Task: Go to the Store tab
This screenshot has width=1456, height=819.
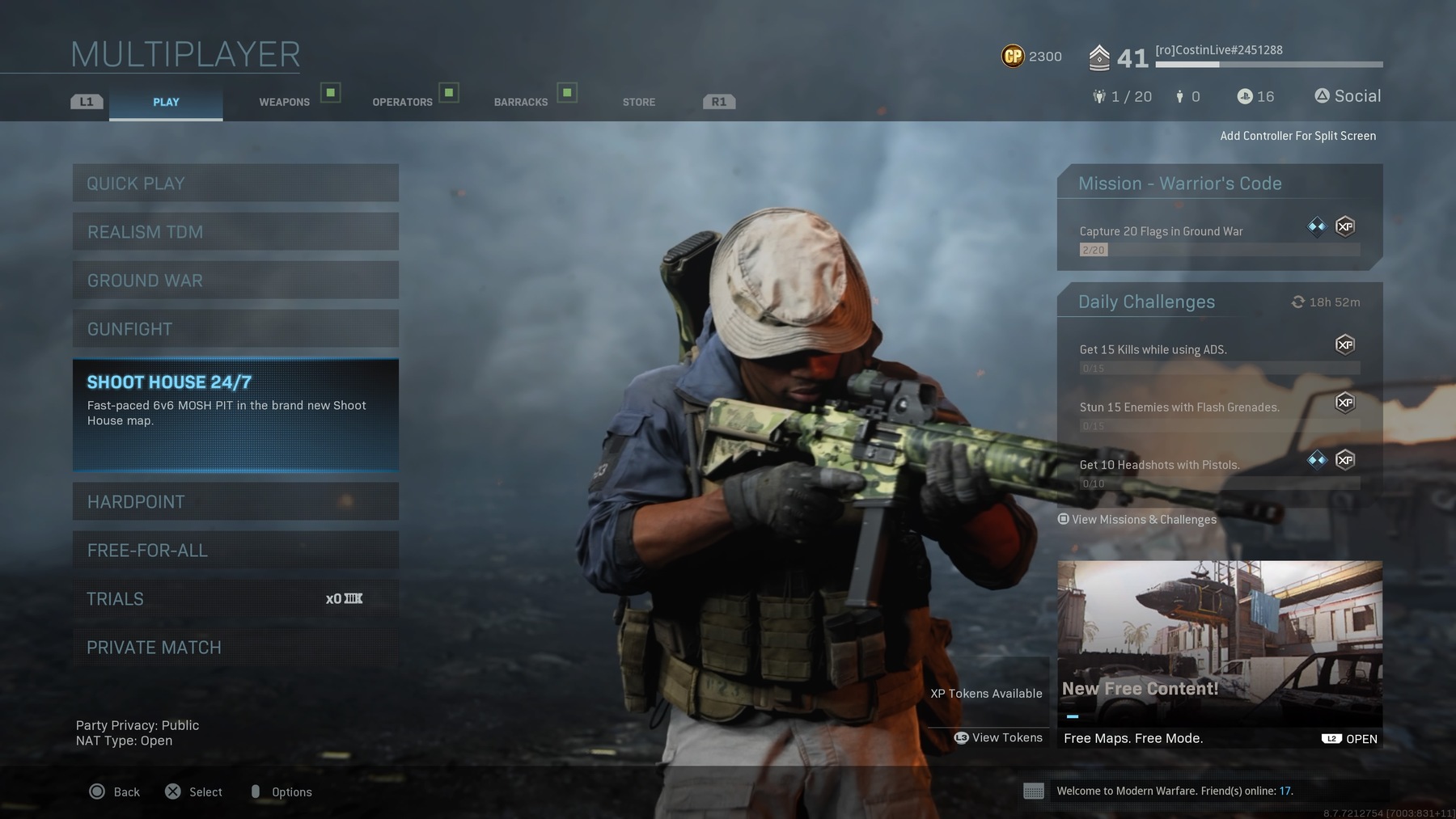Action: (639, 102)
